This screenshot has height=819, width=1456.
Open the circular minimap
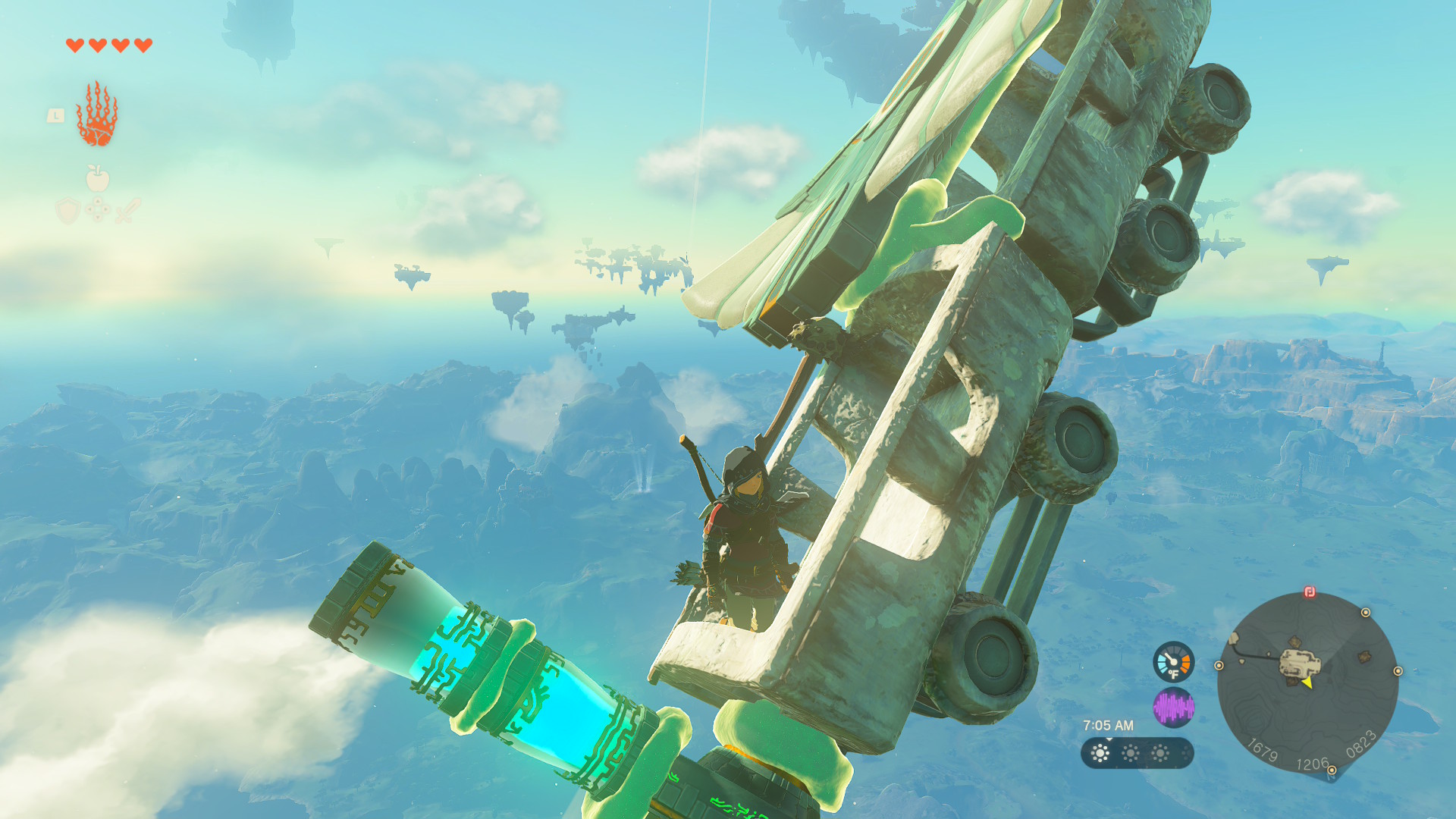[1307, 682]
